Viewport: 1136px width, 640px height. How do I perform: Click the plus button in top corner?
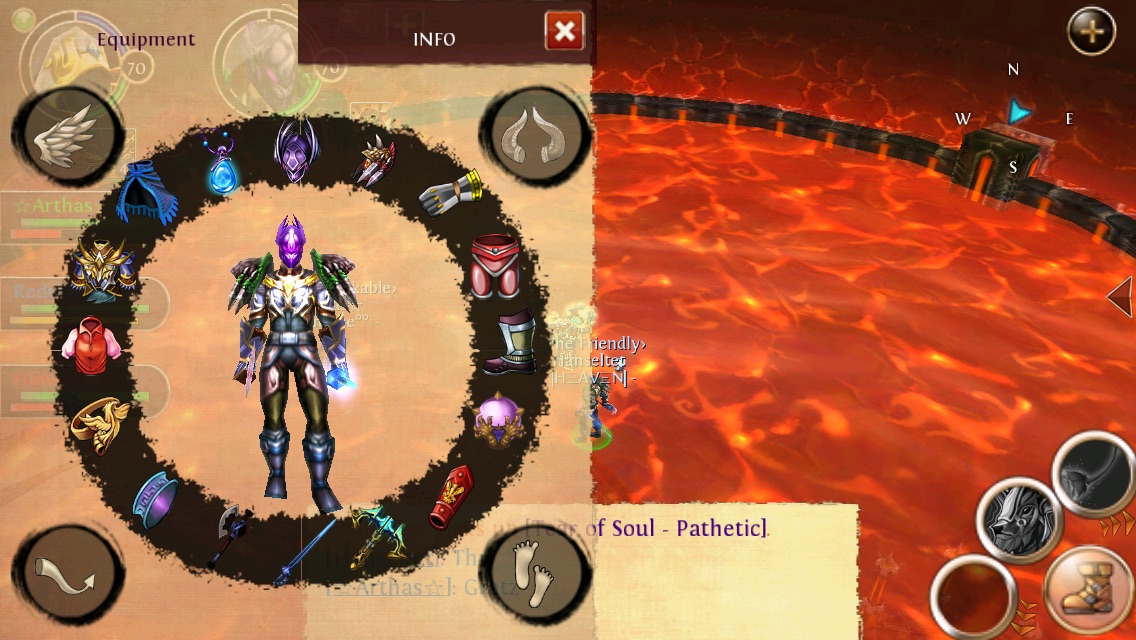pos(1091,32)
